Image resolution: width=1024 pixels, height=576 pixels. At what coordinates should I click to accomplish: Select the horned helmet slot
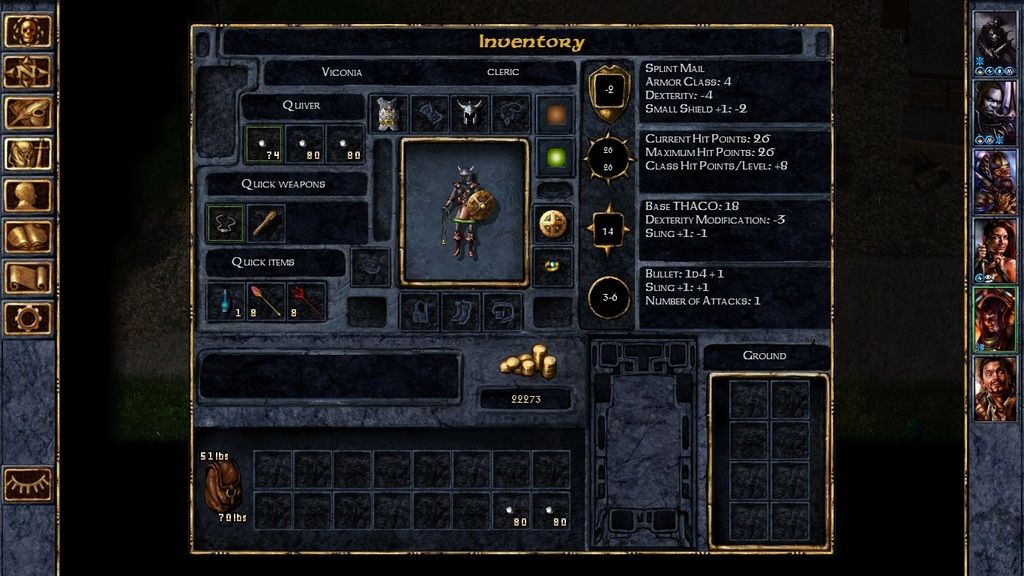470,114
